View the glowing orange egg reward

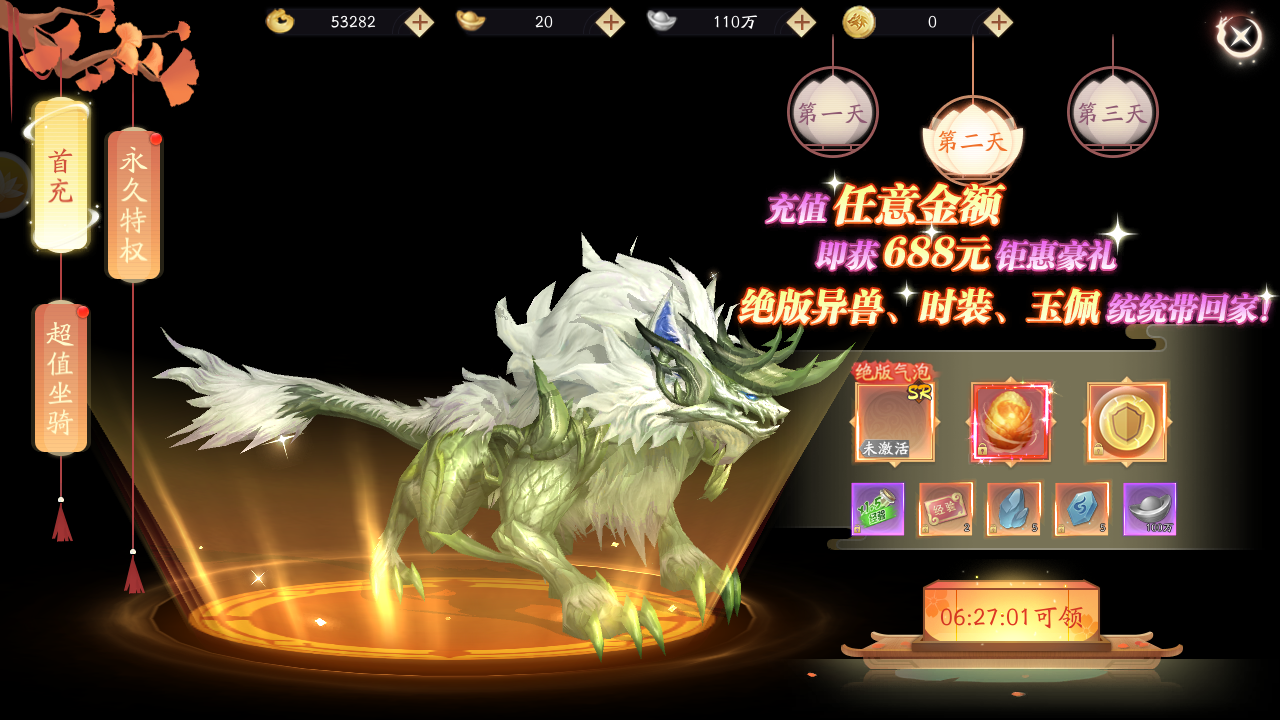point(1011,421)
